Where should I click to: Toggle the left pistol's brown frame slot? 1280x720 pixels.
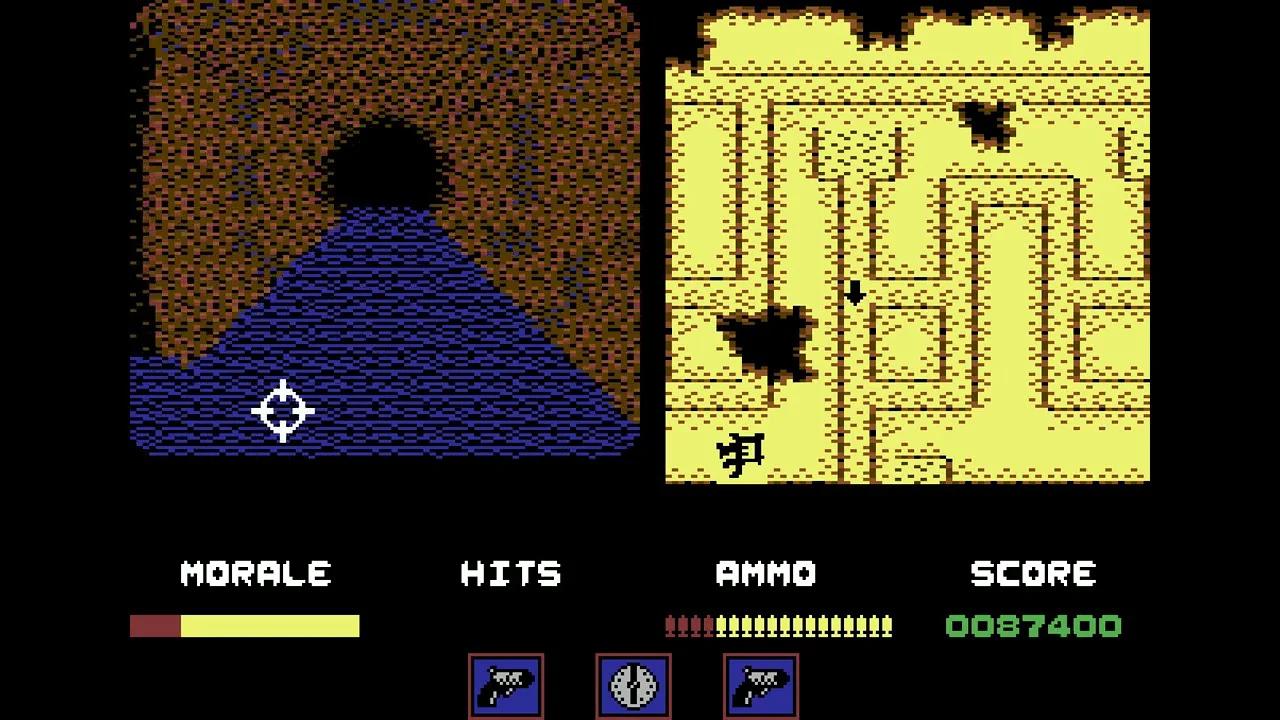(x=505, y=688)
